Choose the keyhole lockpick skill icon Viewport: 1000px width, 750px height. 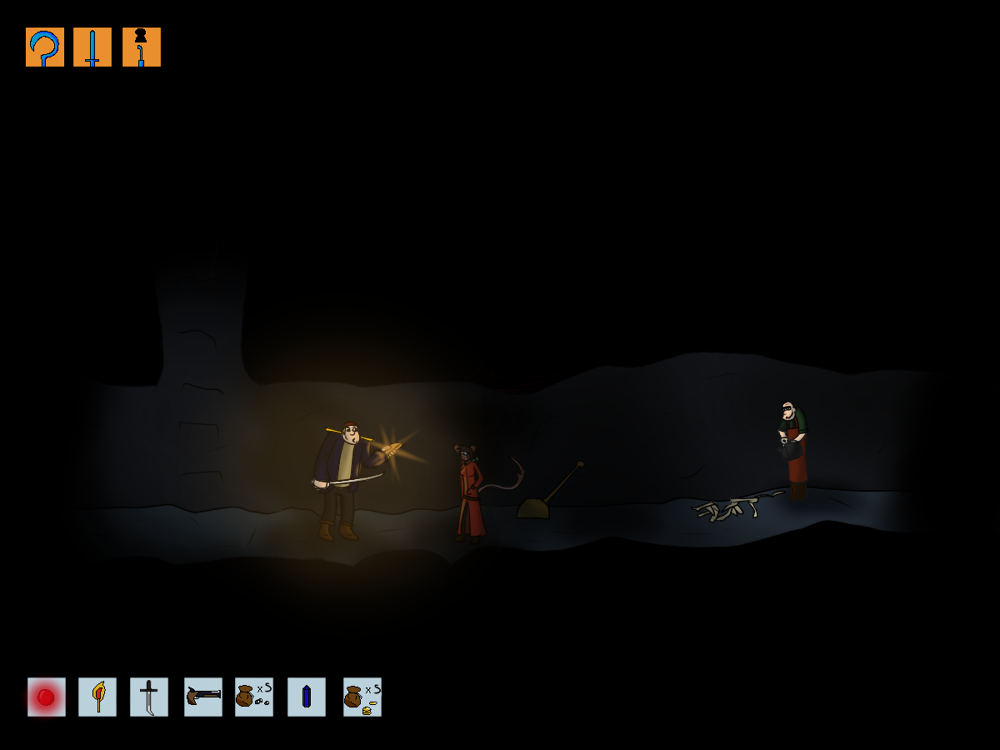[141, 47]
